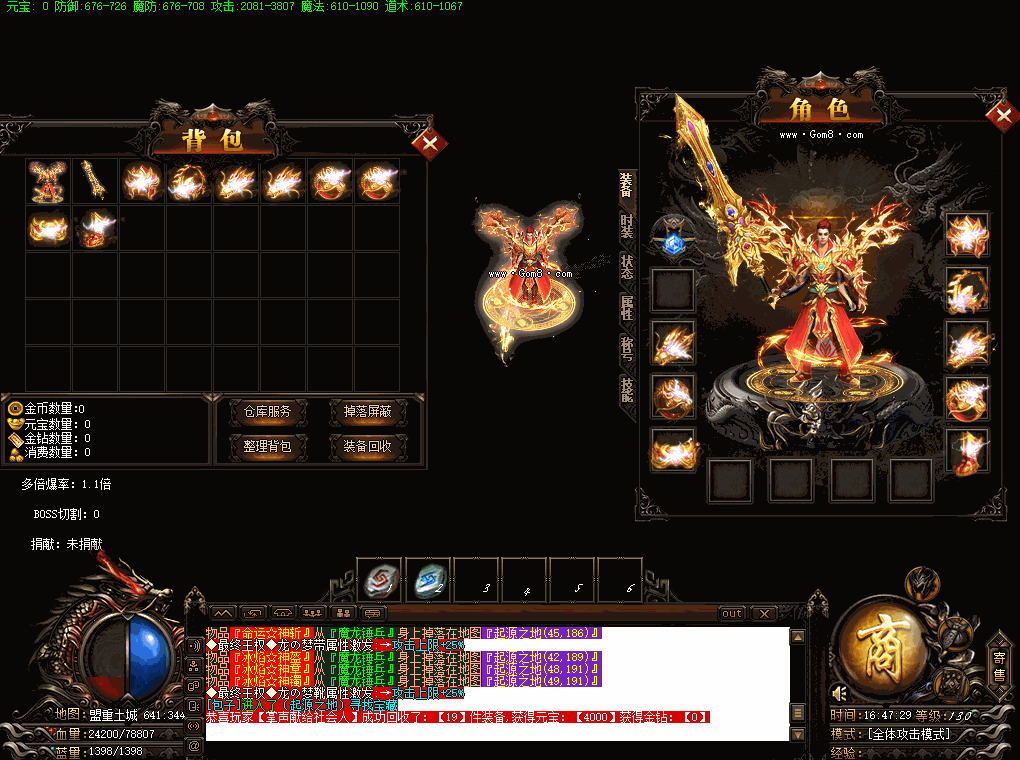Show the 属性 attributes tab
Screen dimensions: 1020x760
[x=627, y=307]
